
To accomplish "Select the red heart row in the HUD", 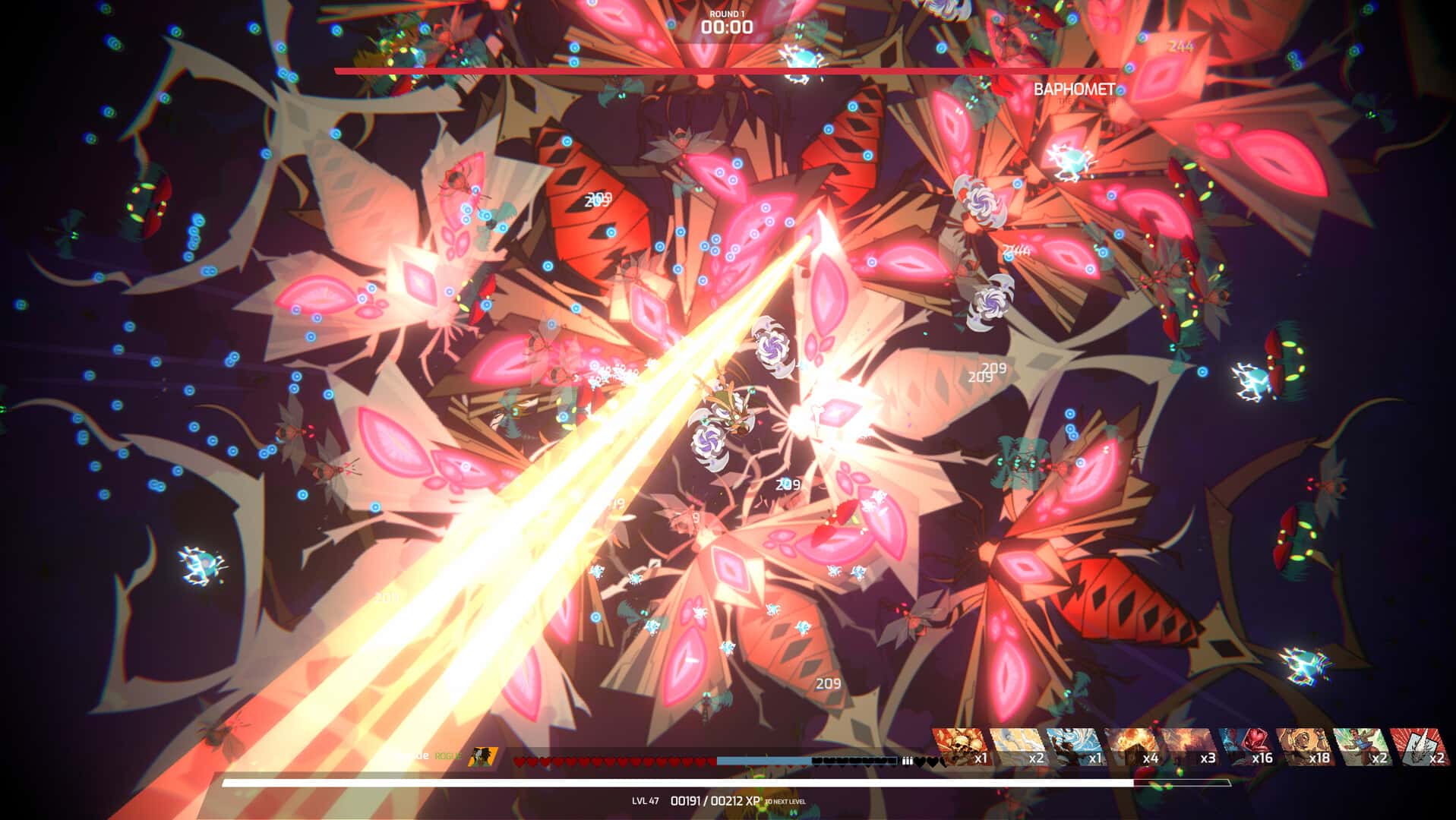I will pyautogui.click(x=615, y=760).
